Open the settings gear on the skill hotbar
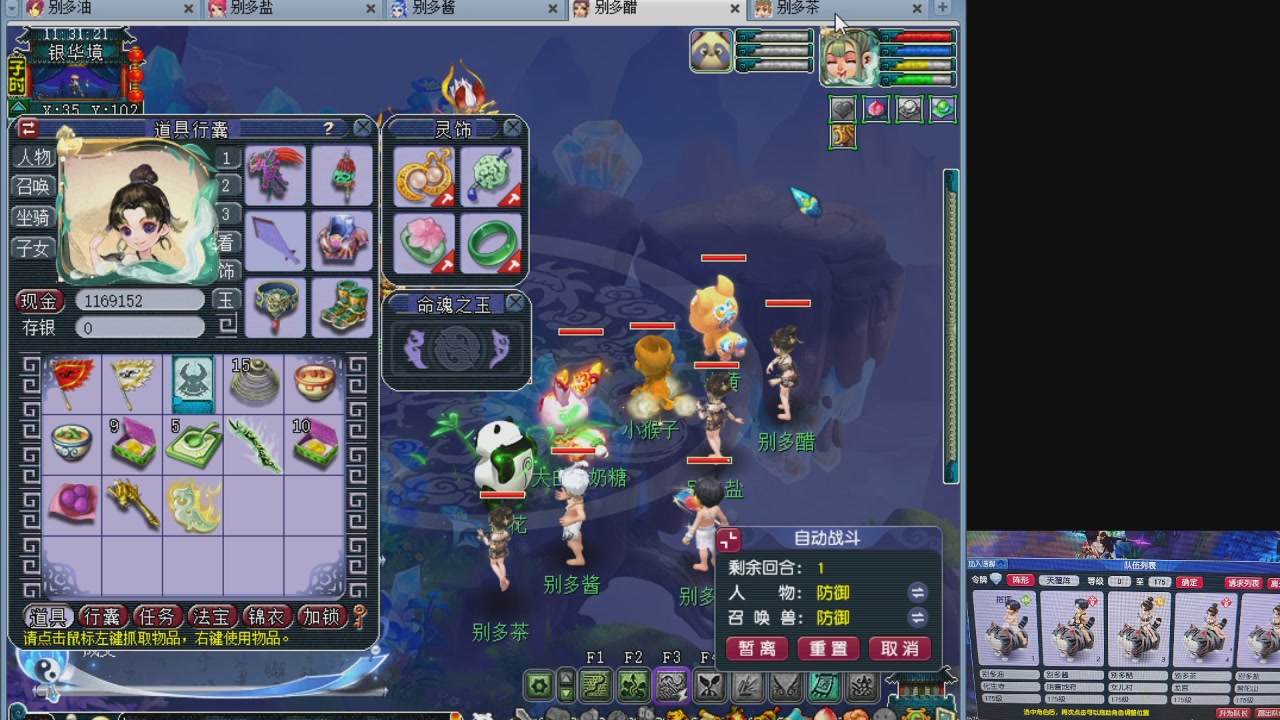1280x720 pixels. pyautogui.click(x=539, y=685)
